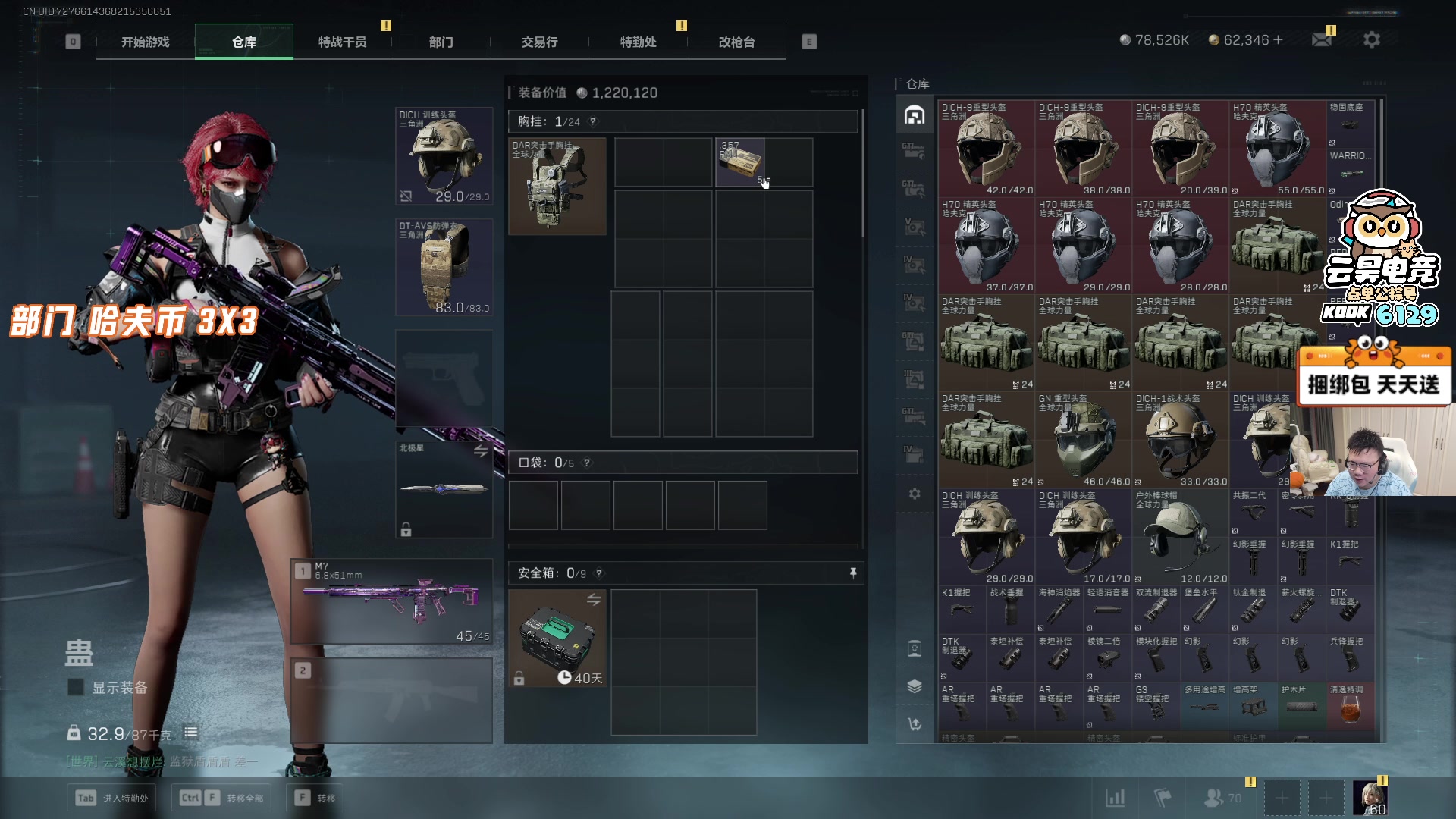The width and height of the screenshot is (1456, 819).
Task: Click the 转移全部 transfer all button
Action: 221,798
